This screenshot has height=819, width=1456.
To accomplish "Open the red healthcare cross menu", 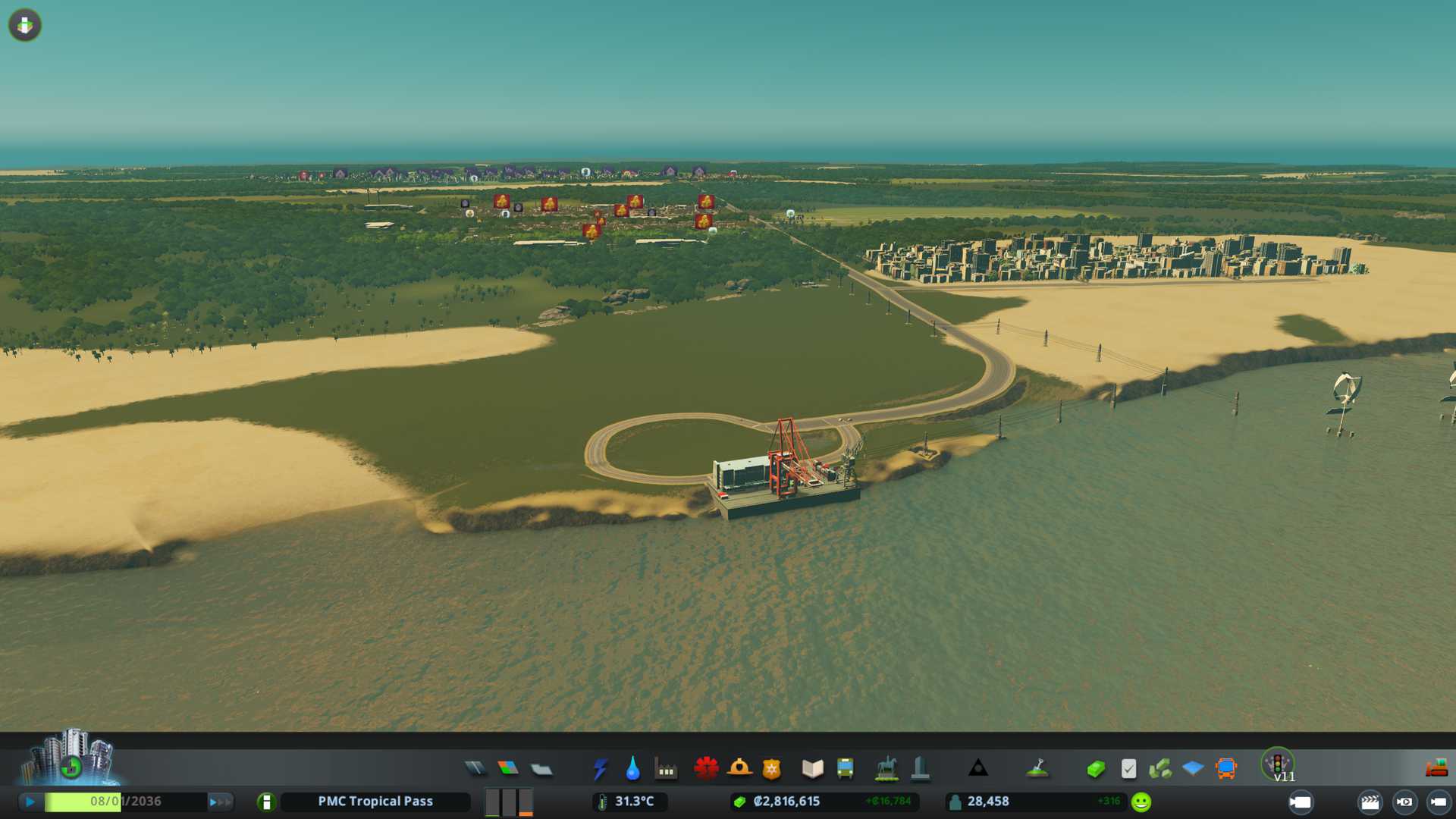I will click(x=706, y=769).
